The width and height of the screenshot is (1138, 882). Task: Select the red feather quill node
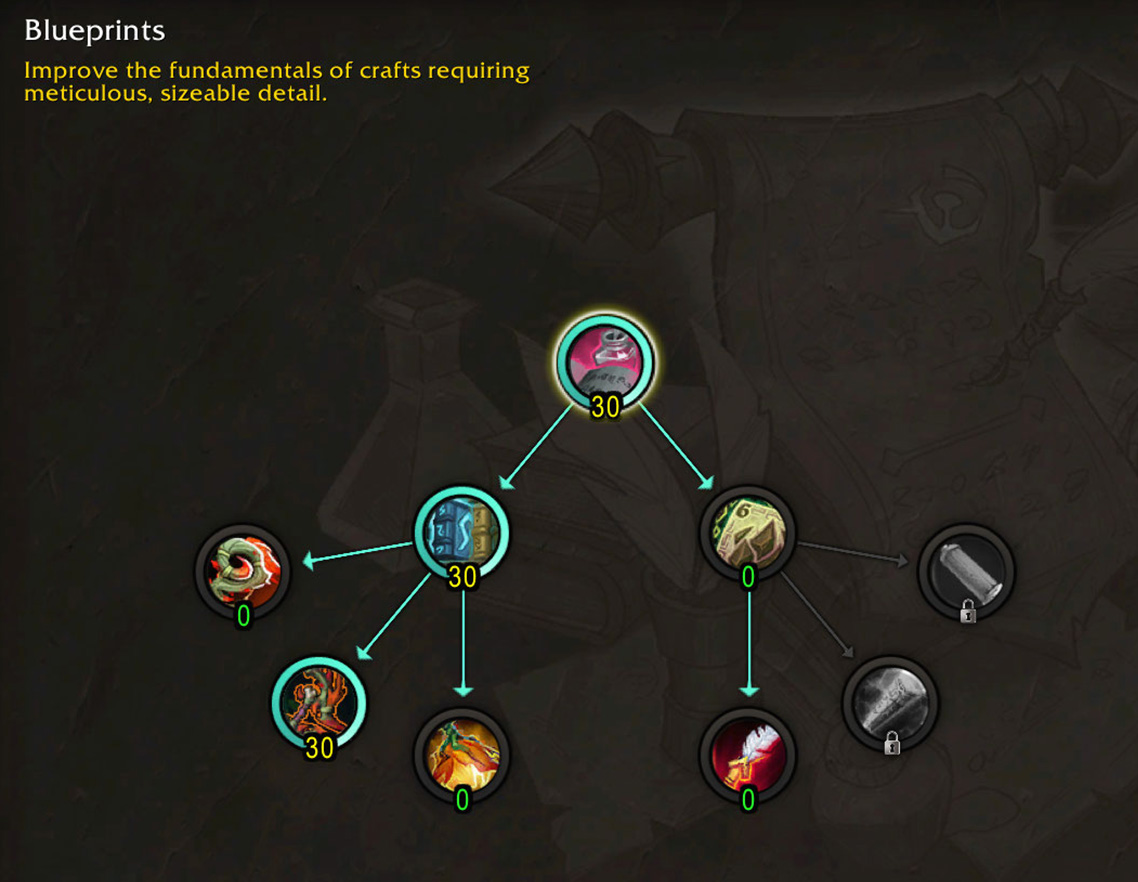click(747, 756)
